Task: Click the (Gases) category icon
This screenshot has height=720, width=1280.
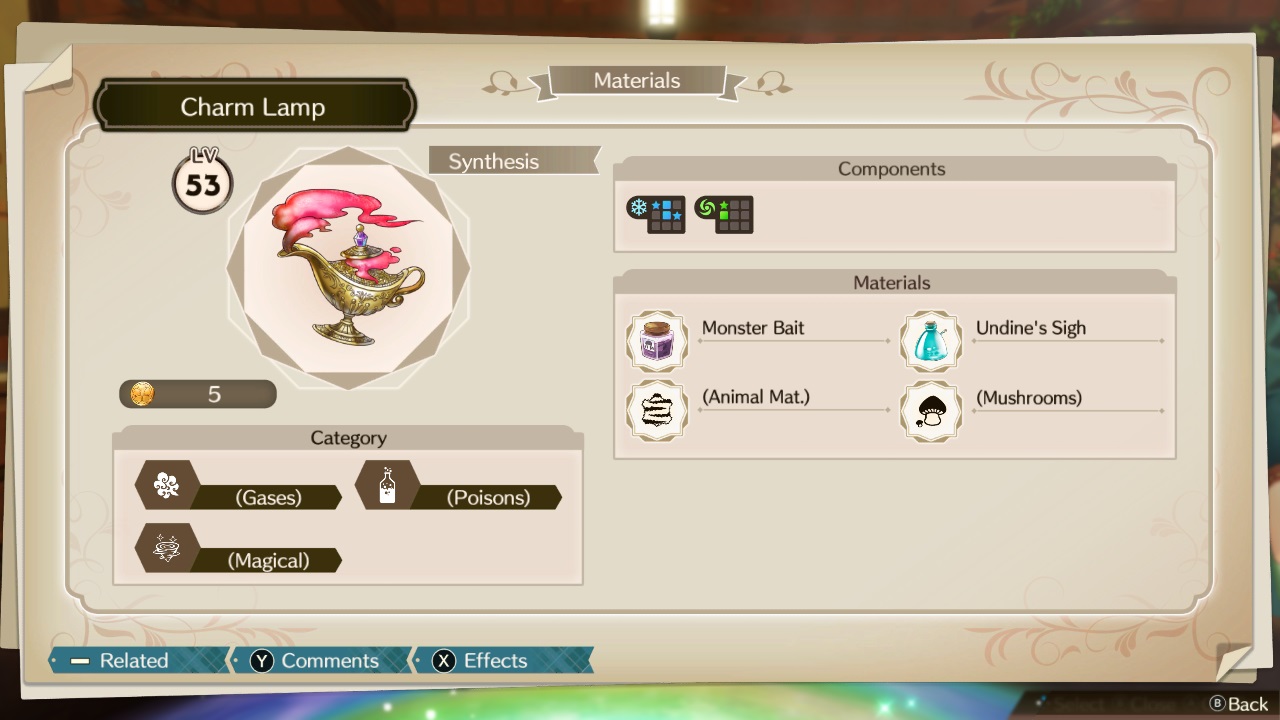Action: [165, 485]
